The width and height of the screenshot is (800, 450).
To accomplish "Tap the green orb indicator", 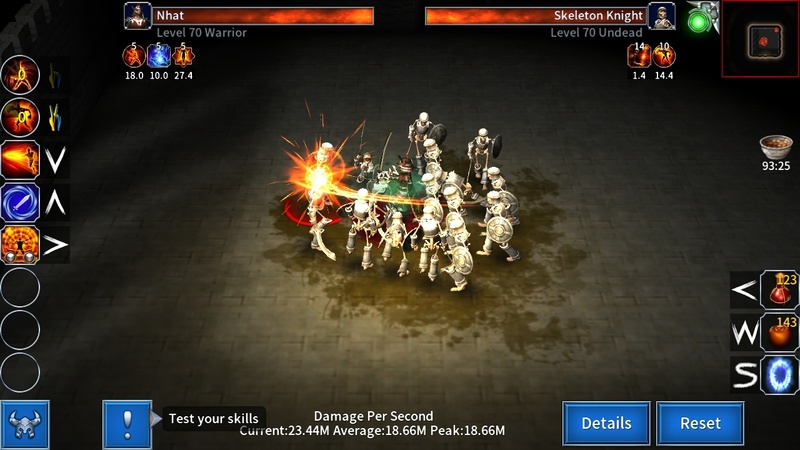I will click(x=698, y=19).
